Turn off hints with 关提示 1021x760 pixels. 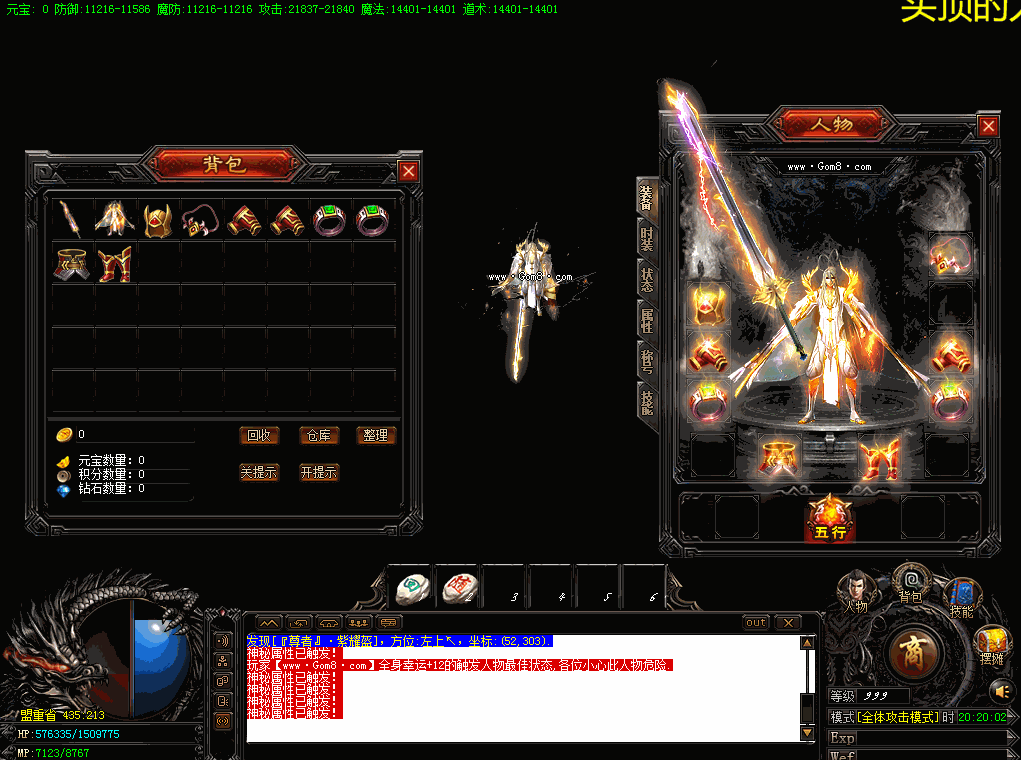pyautogui.click(x=259, y=472)
